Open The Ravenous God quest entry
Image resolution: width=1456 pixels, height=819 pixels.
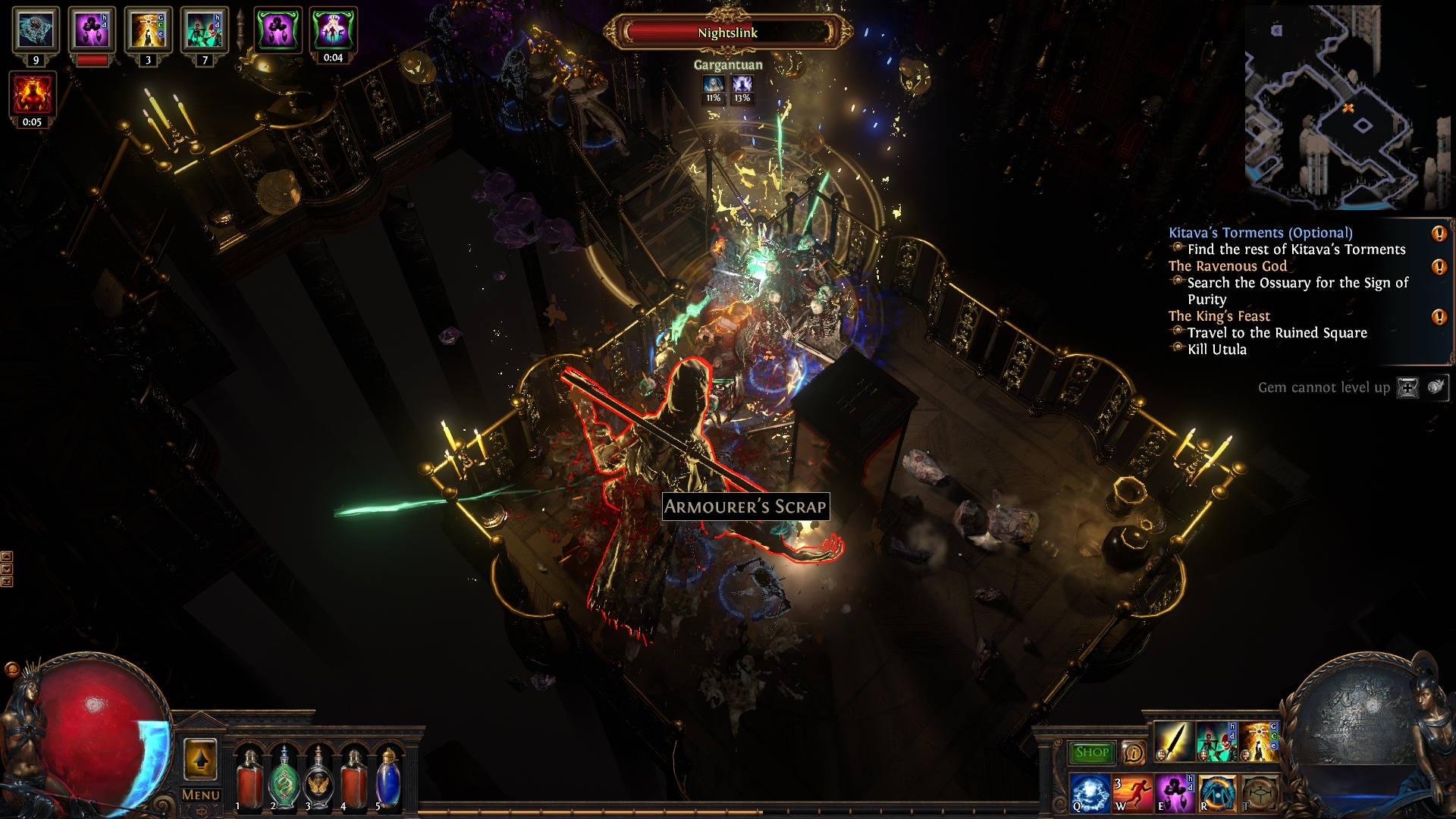[x=1227, y=266]
